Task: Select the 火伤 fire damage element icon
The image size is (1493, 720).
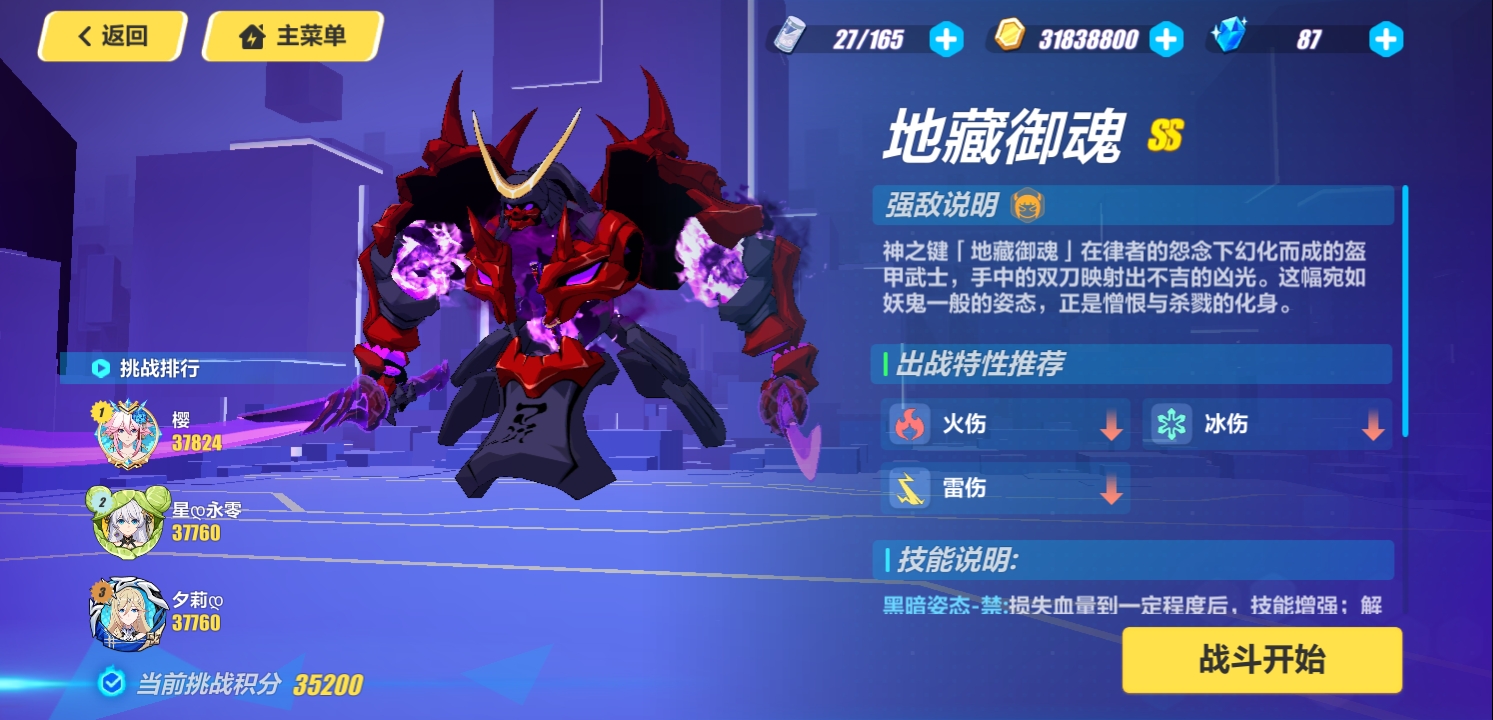Action: [x=908, y=424]
